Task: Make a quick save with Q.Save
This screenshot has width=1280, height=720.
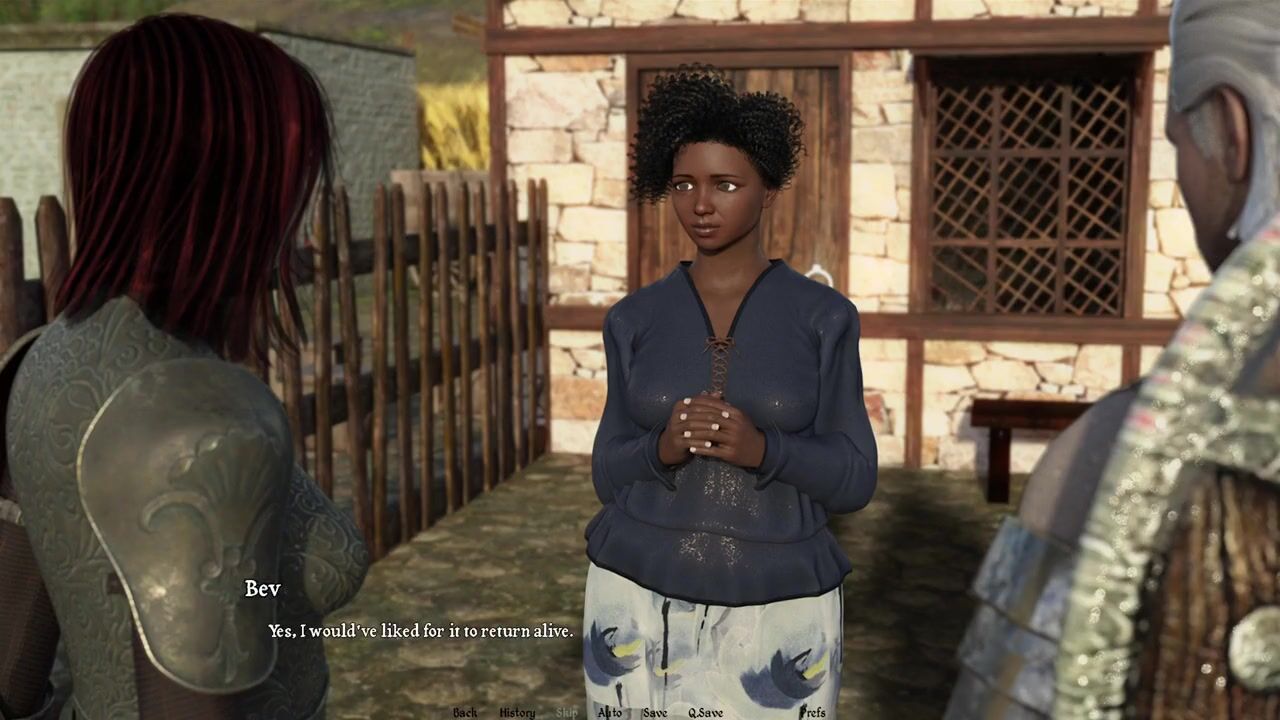Action: tap(705, 712)
